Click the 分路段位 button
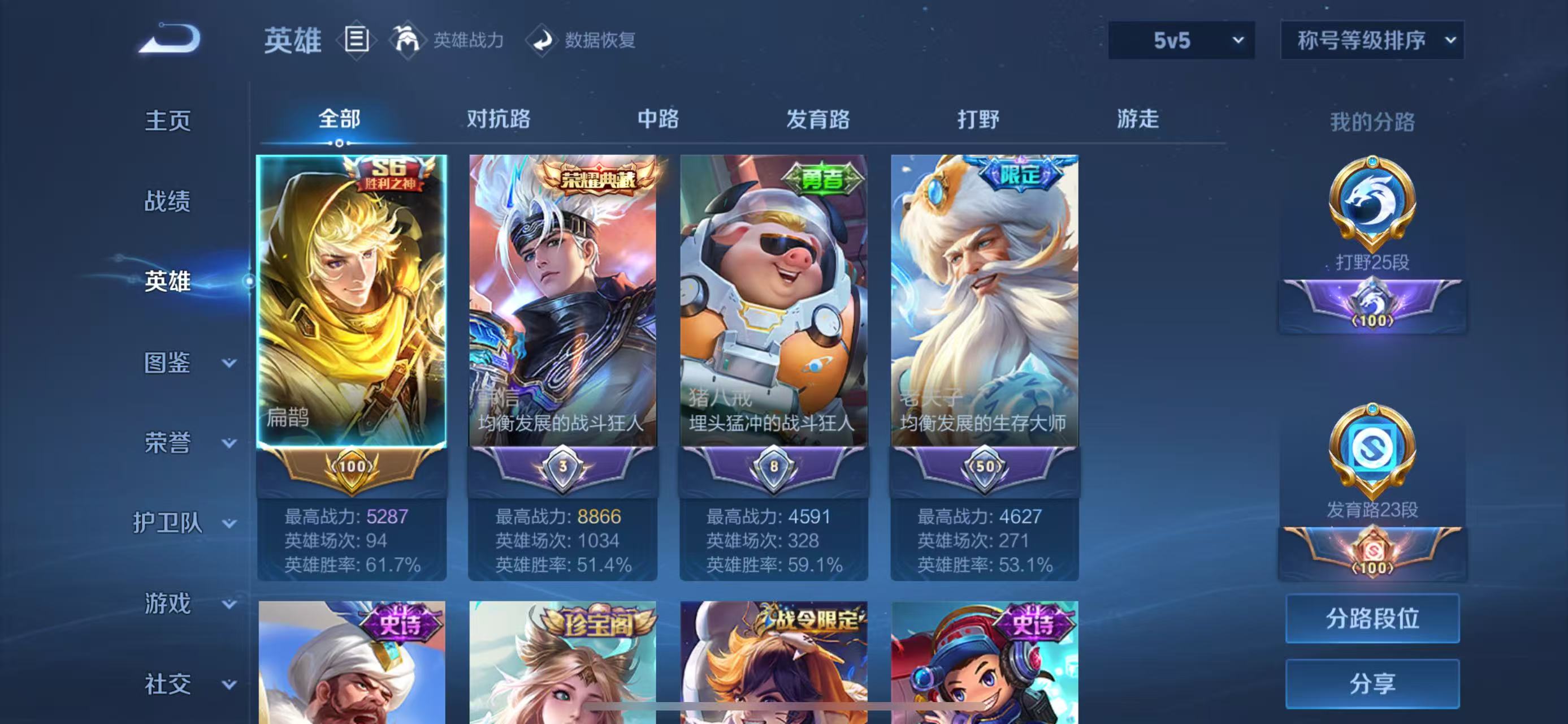The height and width of the screenshot is (724, 1568). [x=1372, y=618]
